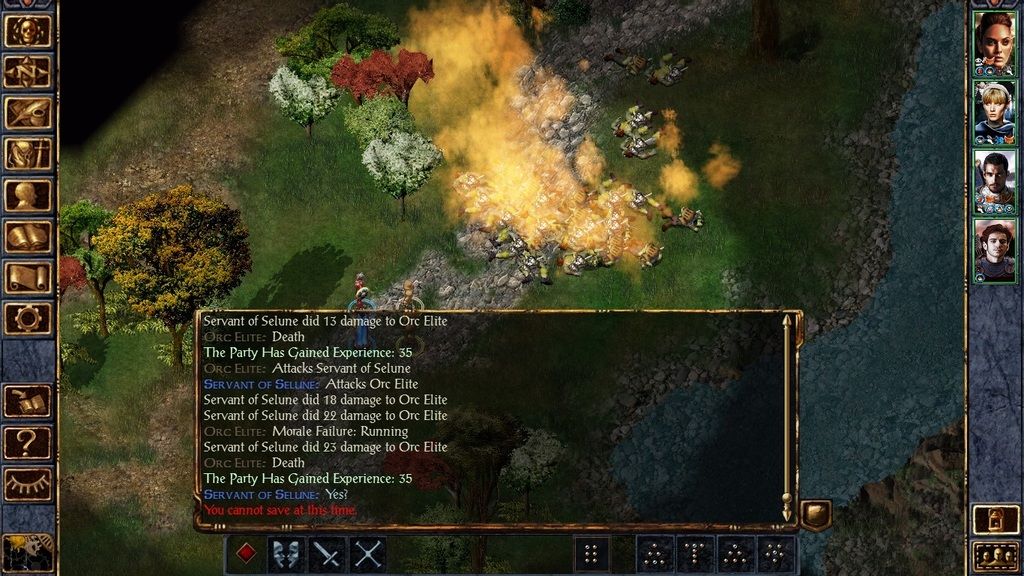The image size is (1024, 576).
Task: Select the first party member portrait
Action: coord(994,43)
